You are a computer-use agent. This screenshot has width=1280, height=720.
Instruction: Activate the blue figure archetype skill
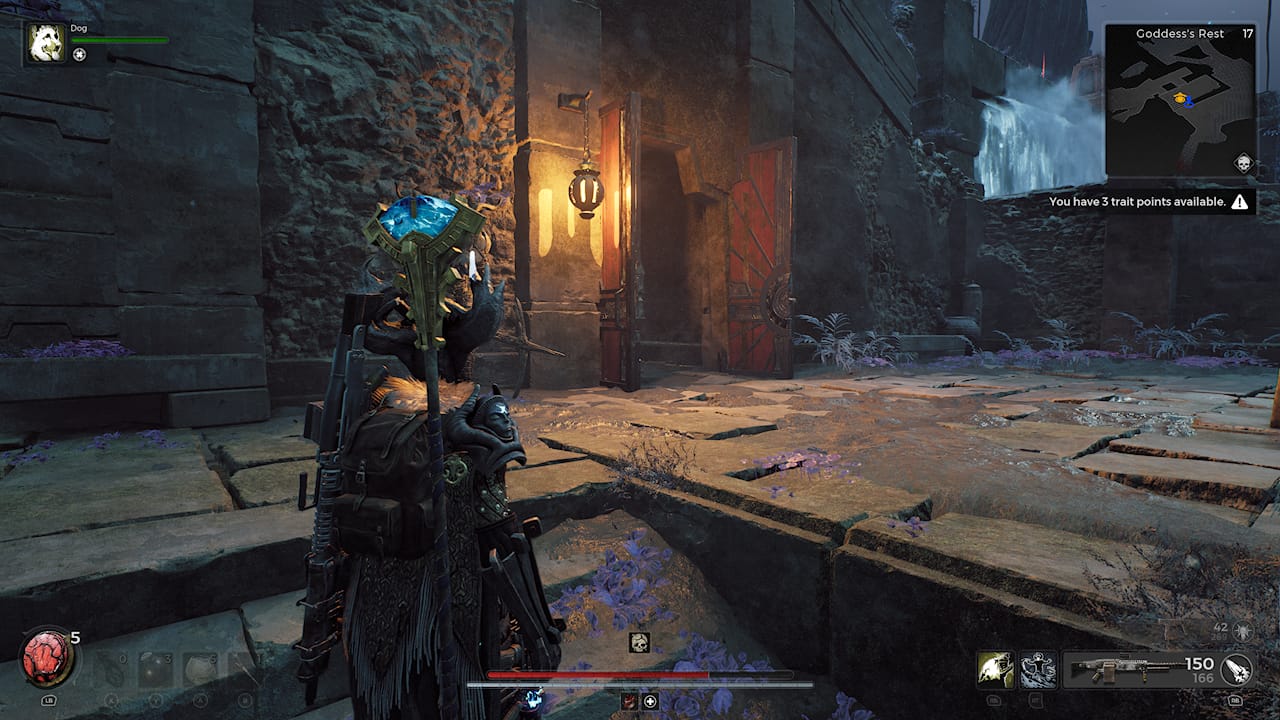tap(1038, 669)
